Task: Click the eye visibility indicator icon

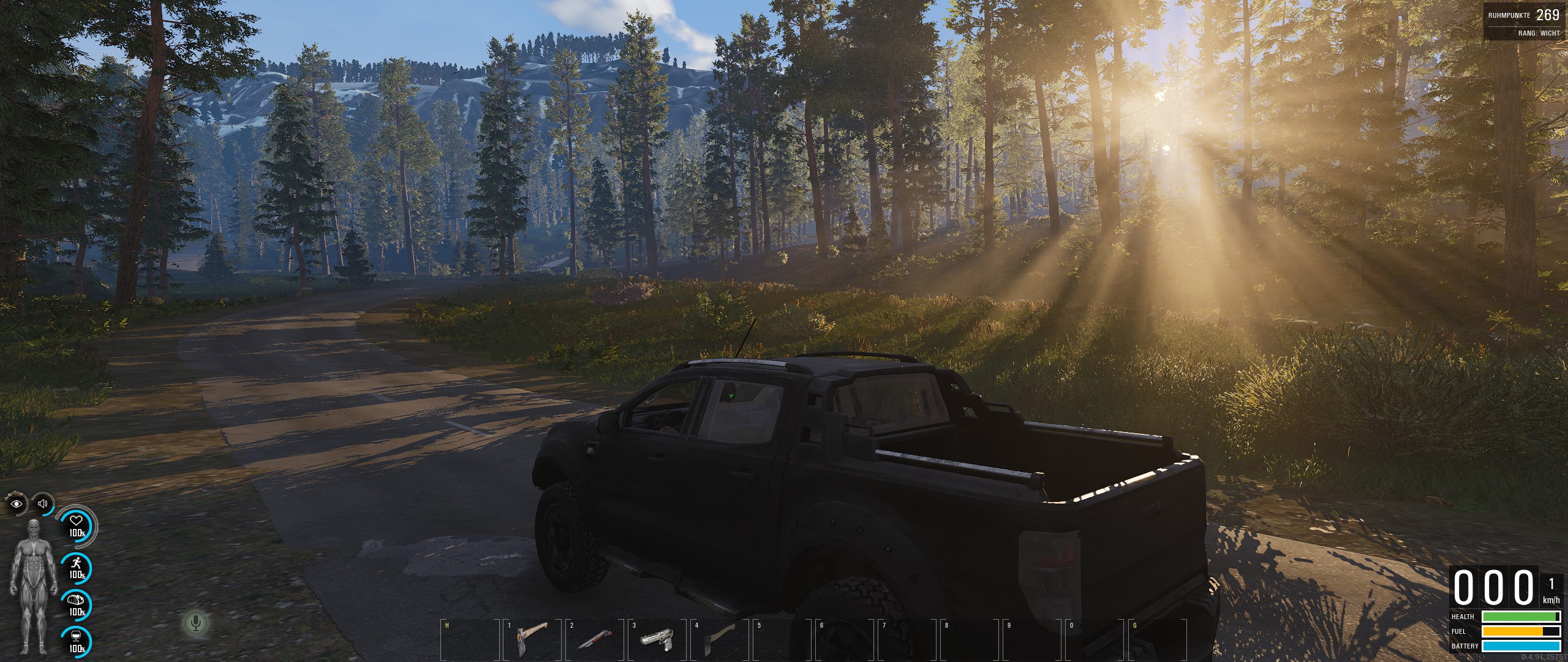Action: tap(17, 504)
